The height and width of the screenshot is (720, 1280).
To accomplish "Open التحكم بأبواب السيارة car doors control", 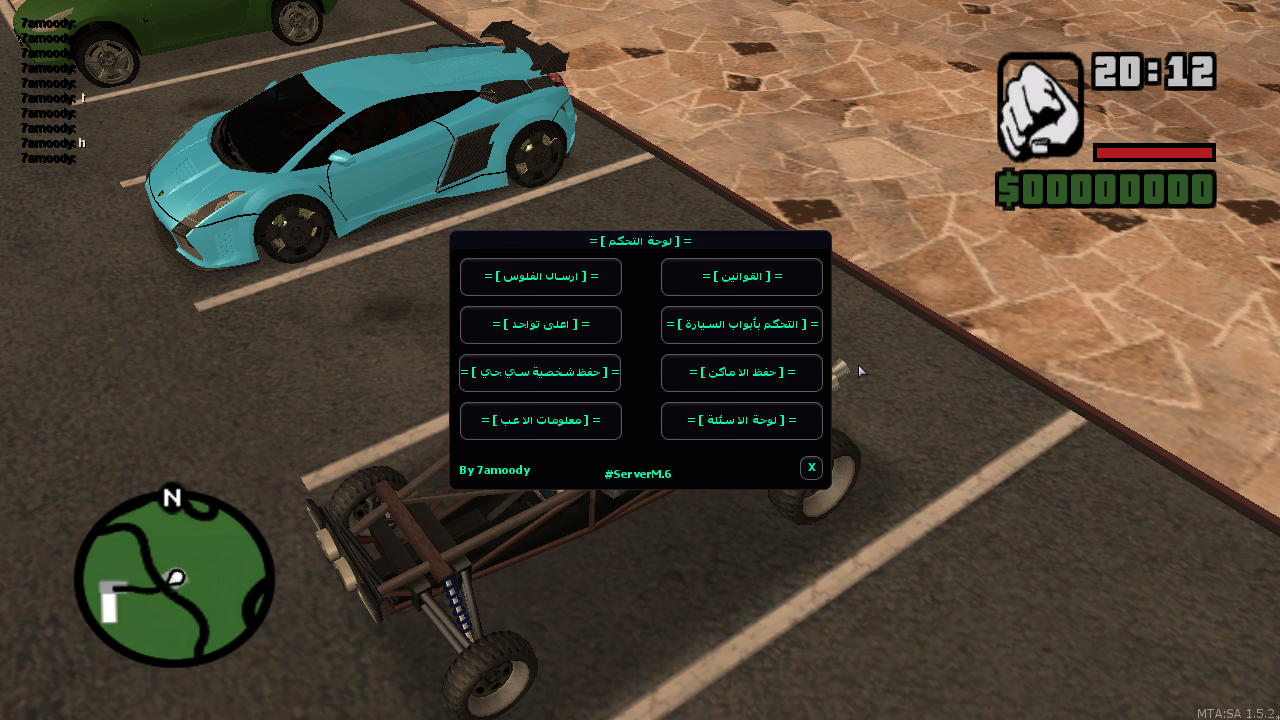I will click(x=742, y=325).
